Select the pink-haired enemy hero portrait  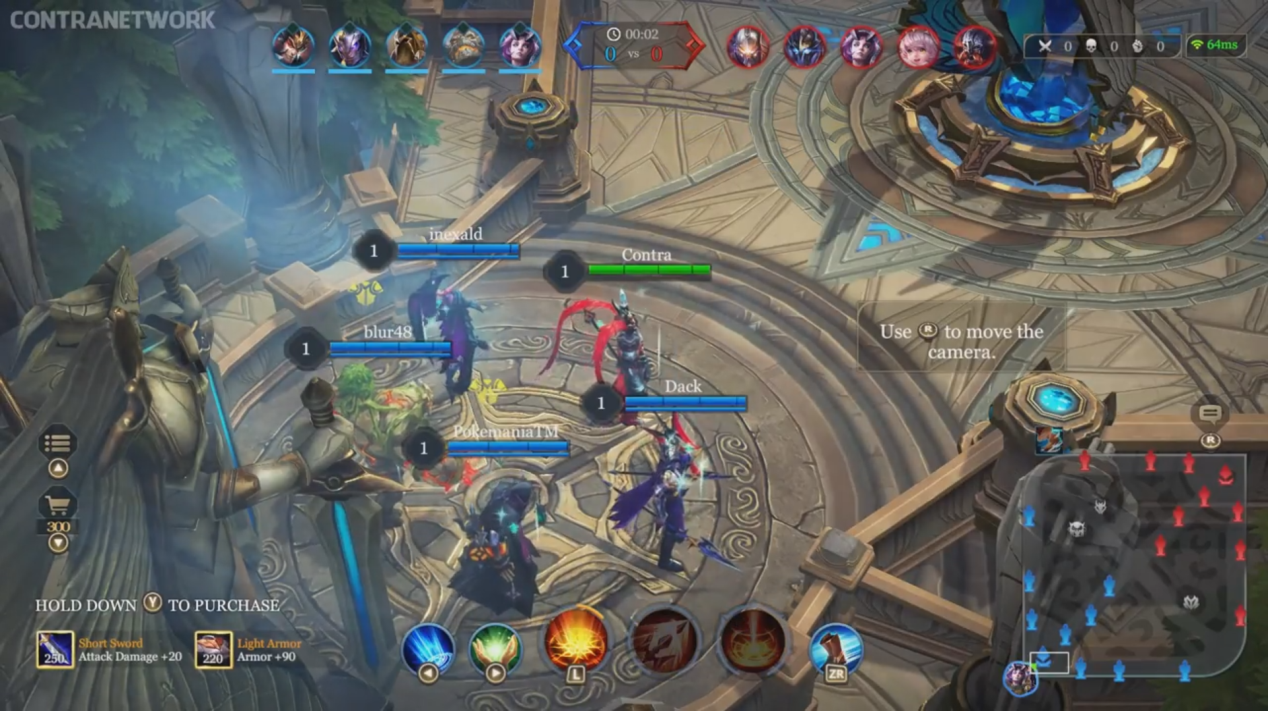pyautogui.click(x=918, y=47)
